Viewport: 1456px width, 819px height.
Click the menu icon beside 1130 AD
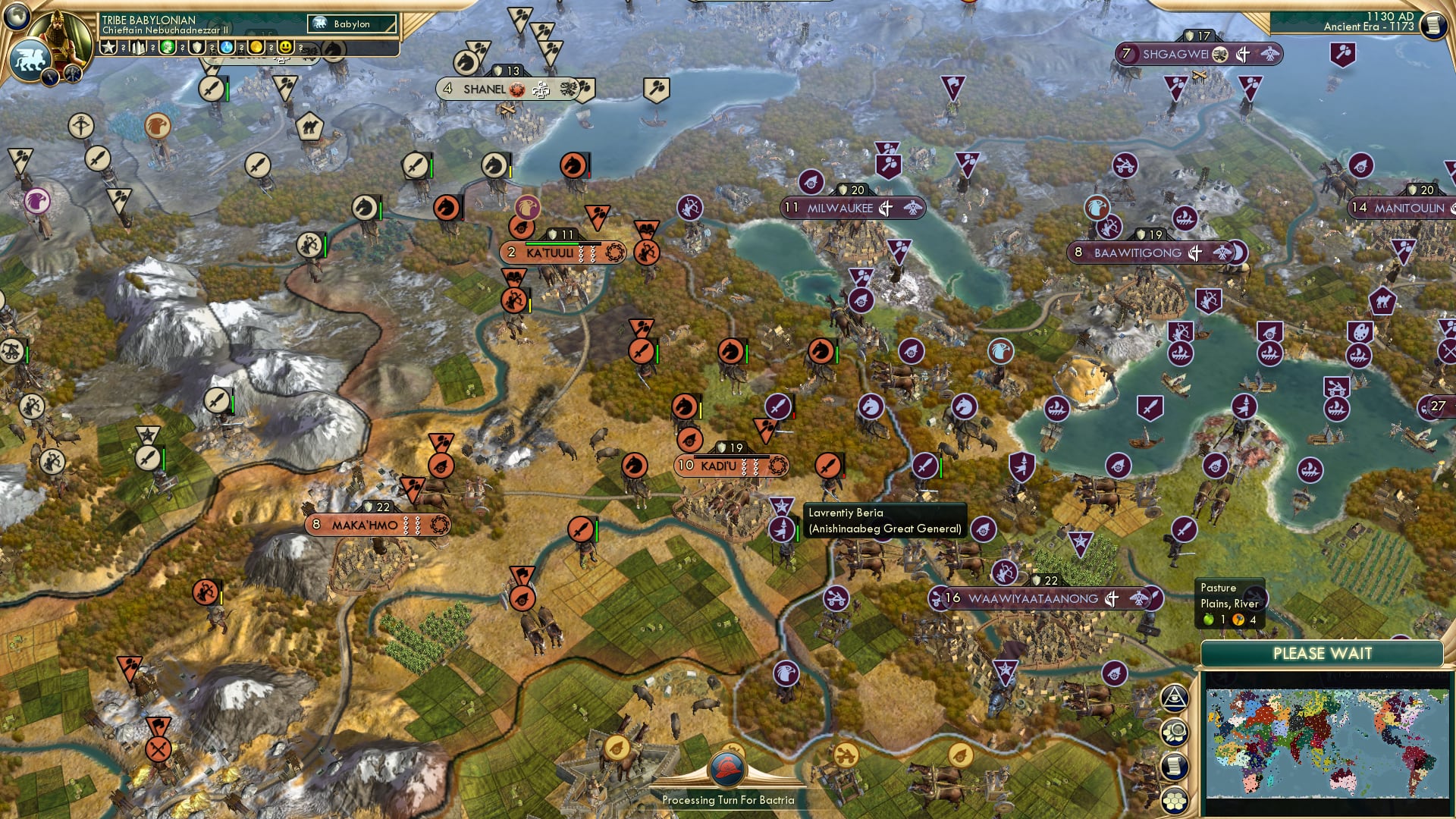(x=1435, y=23)
